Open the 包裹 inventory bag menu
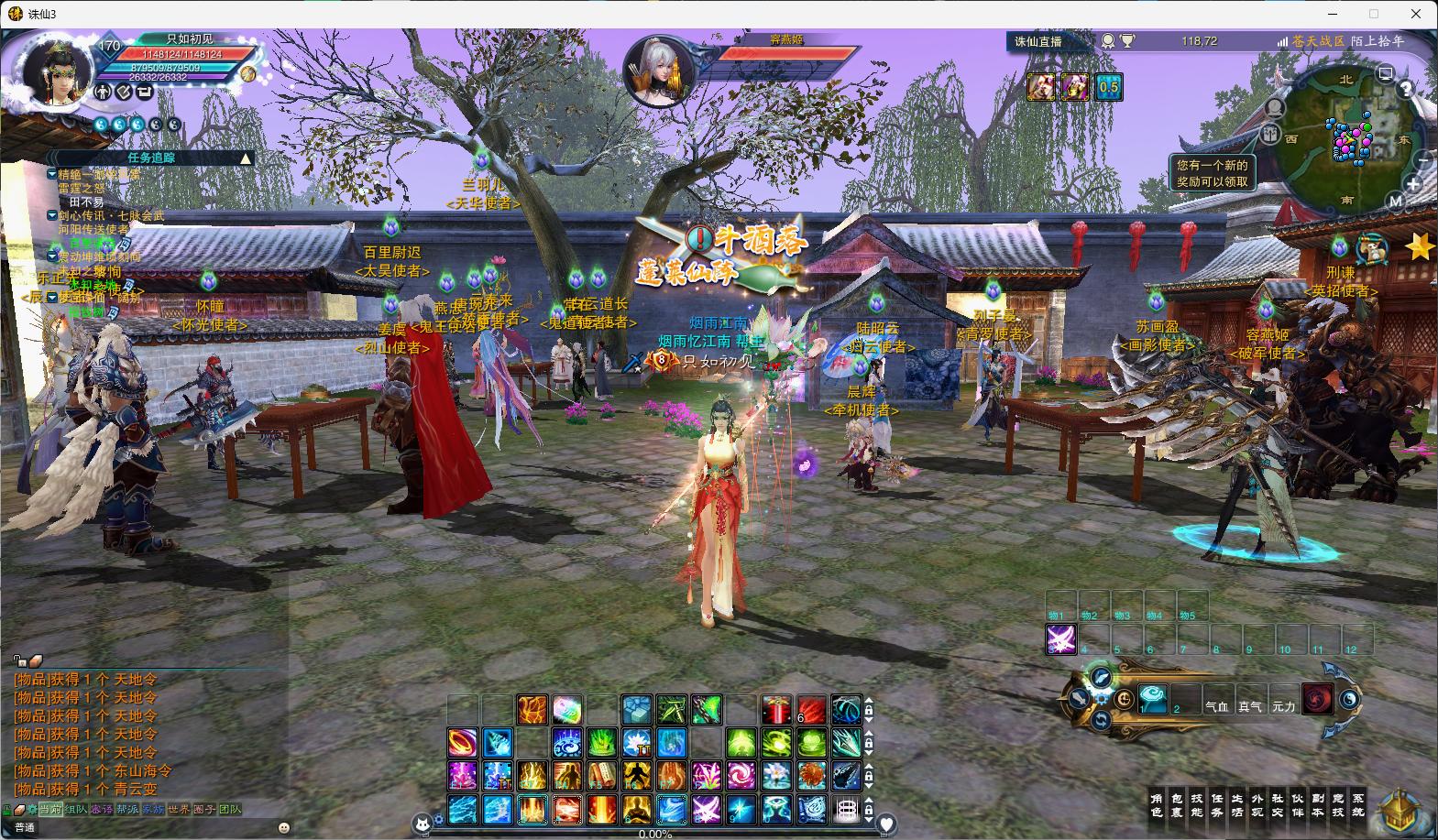The image size is (1438, 840). point(1178,804)
